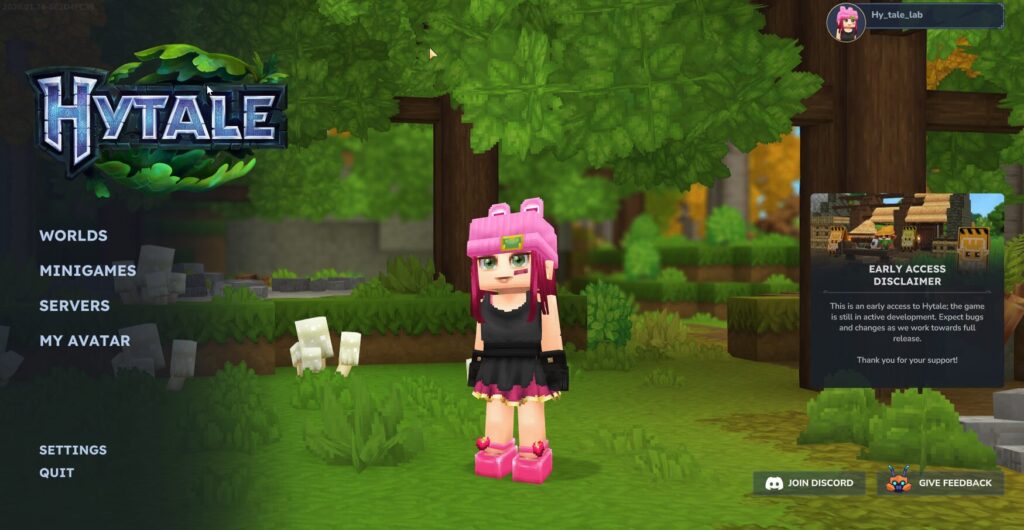Image resolution: width=1024 pixels, height=530 pixels.
Task: Open the Give Feedback form
Action: click(940, 483)
